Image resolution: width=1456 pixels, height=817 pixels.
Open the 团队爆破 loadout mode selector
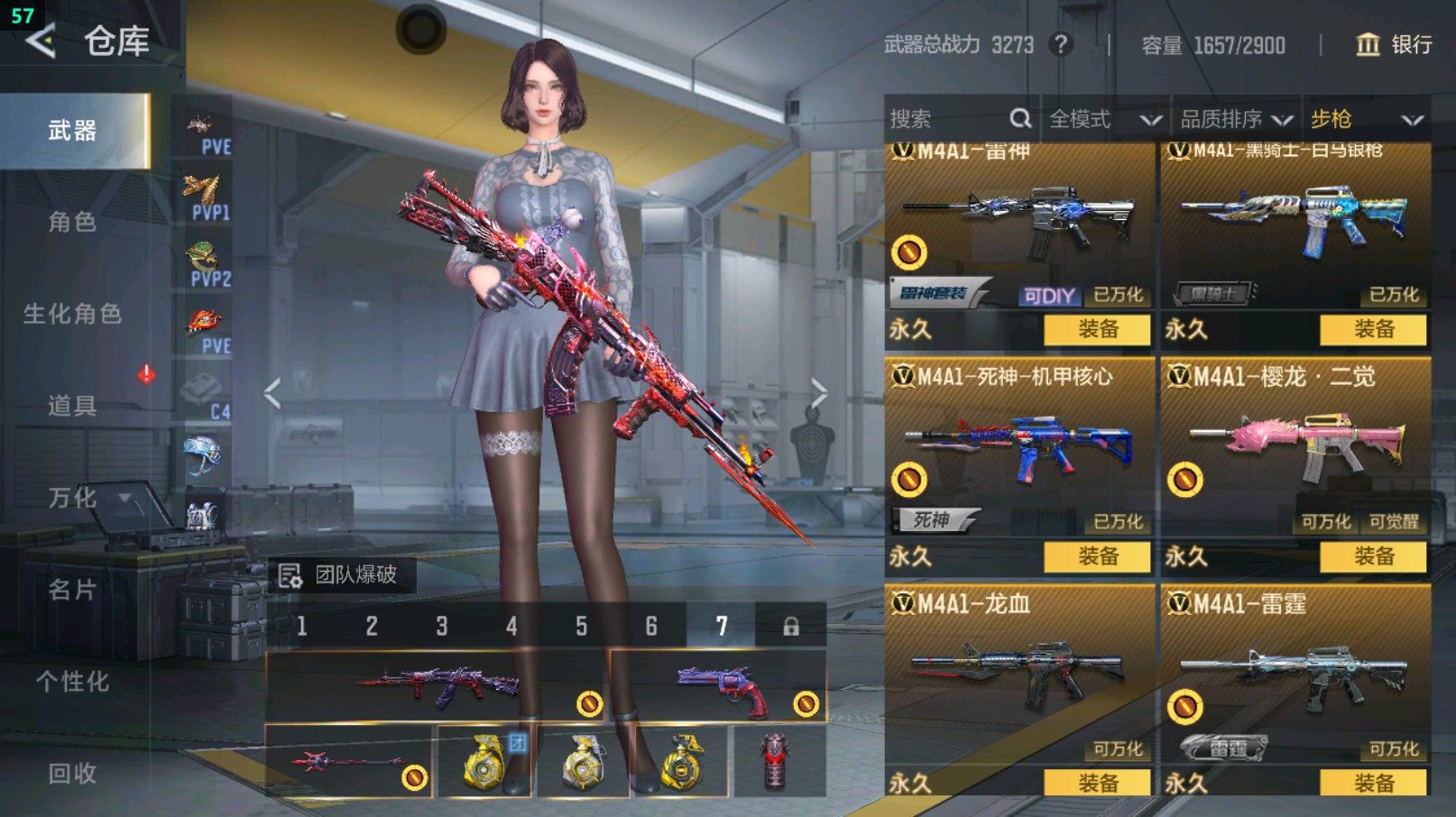click(341, 574)
